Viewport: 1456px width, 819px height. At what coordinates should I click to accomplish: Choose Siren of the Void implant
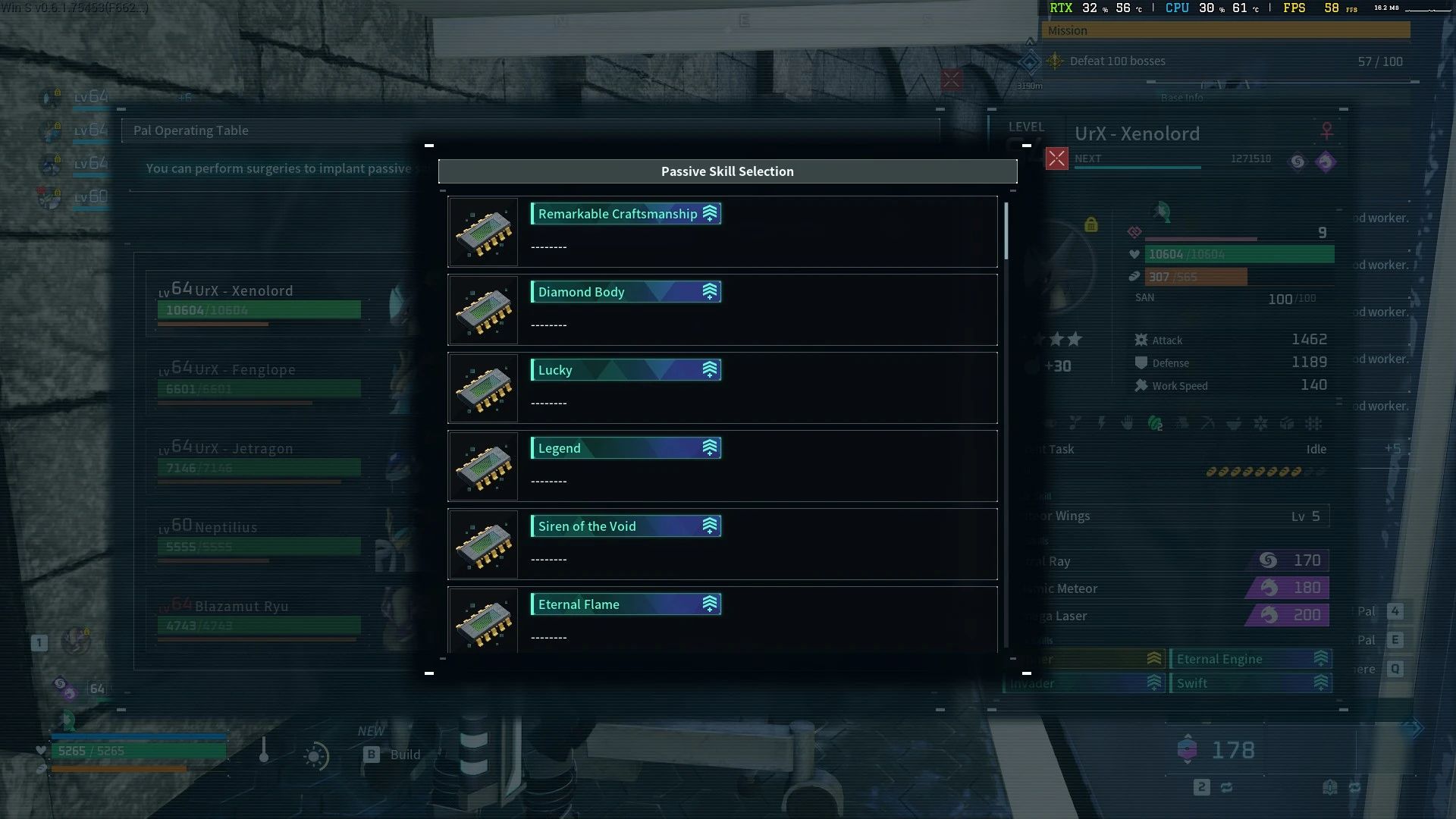tap(722, 544)
